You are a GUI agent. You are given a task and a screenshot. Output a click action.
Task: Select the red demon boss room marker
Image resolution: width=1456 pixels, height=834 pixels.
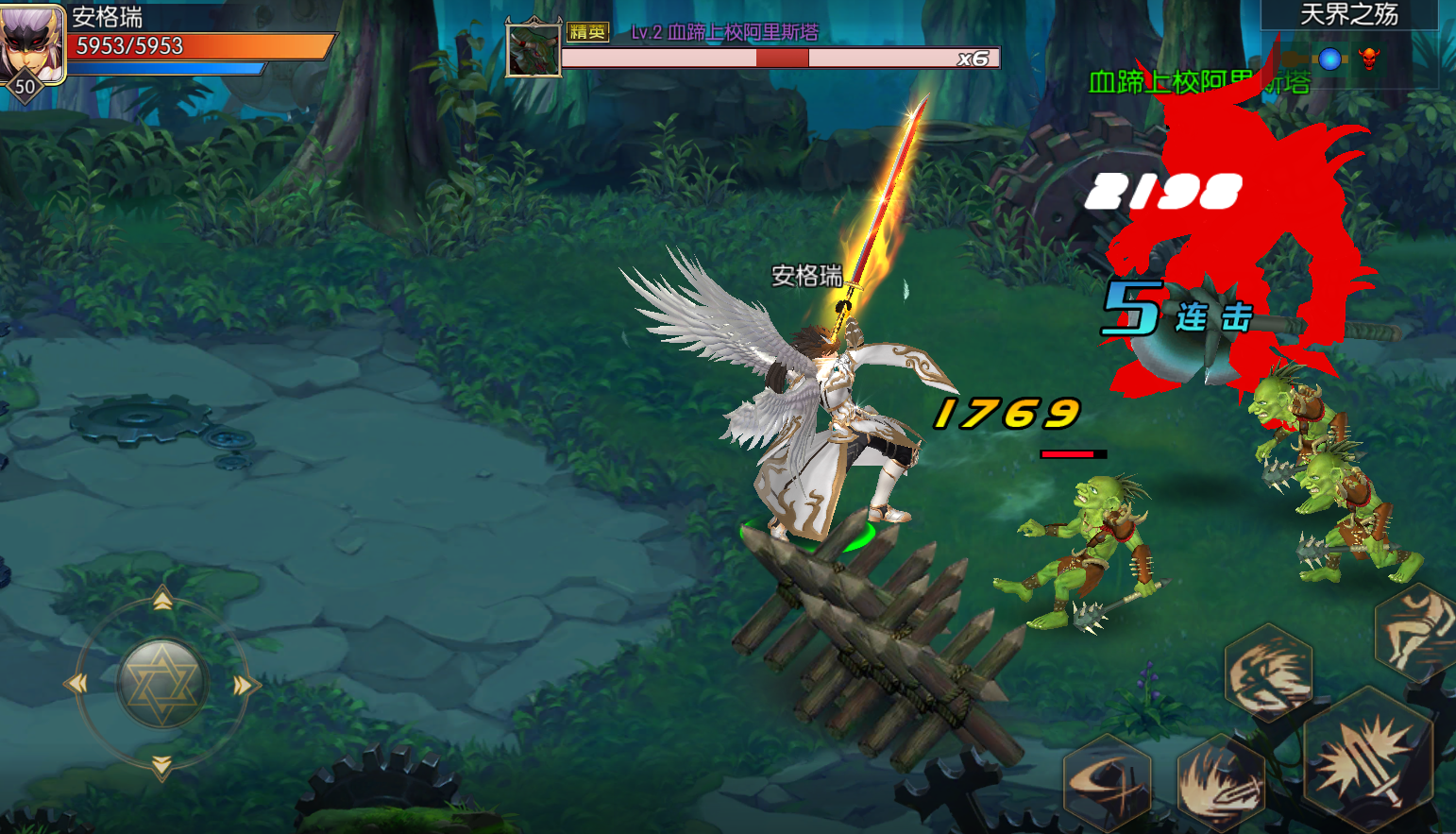pyautogui.click(x=1369, y=60)
